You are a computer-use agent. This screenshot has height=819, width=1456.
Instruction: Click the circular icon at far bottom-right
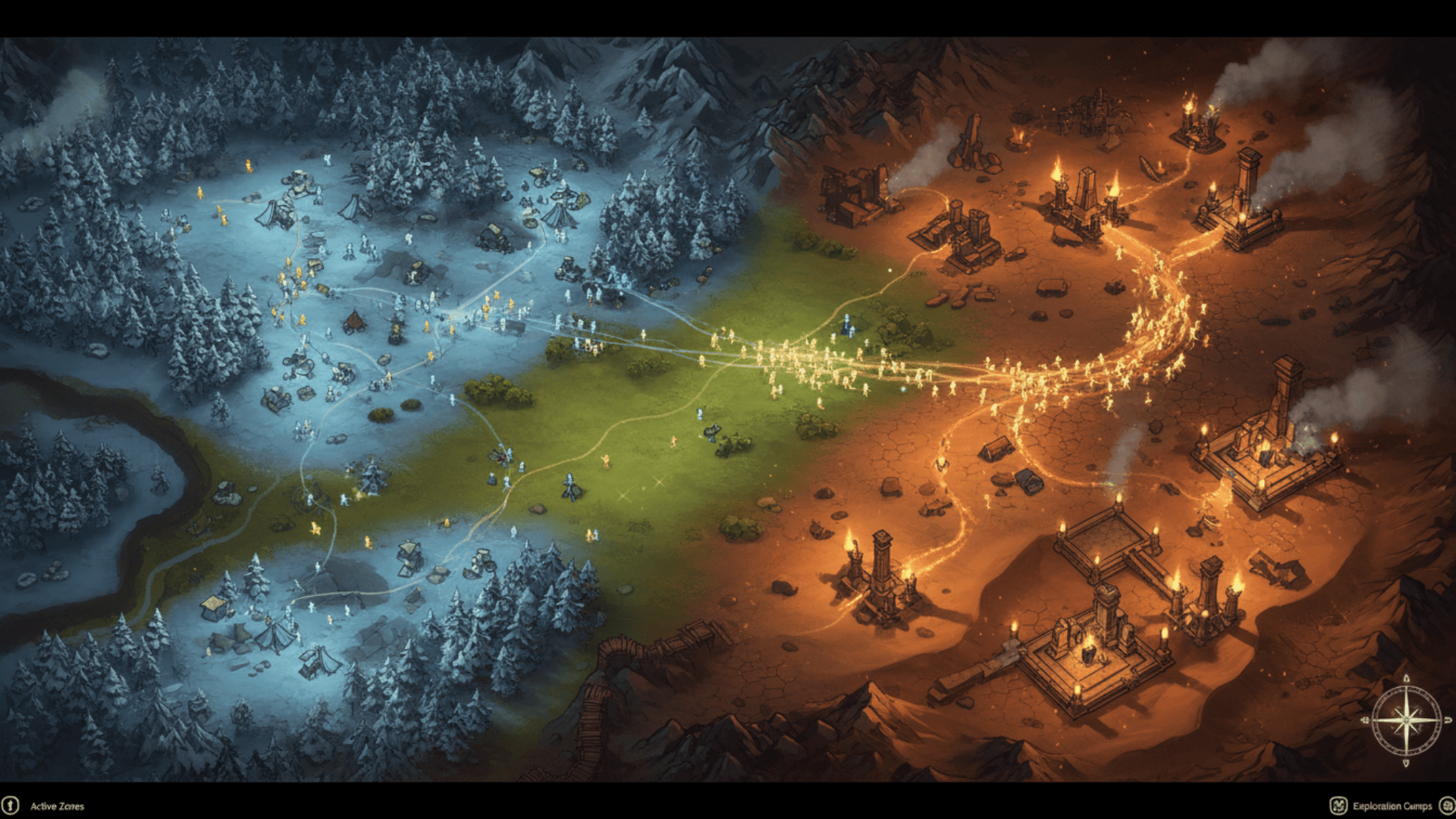[x=1445, y=805]
